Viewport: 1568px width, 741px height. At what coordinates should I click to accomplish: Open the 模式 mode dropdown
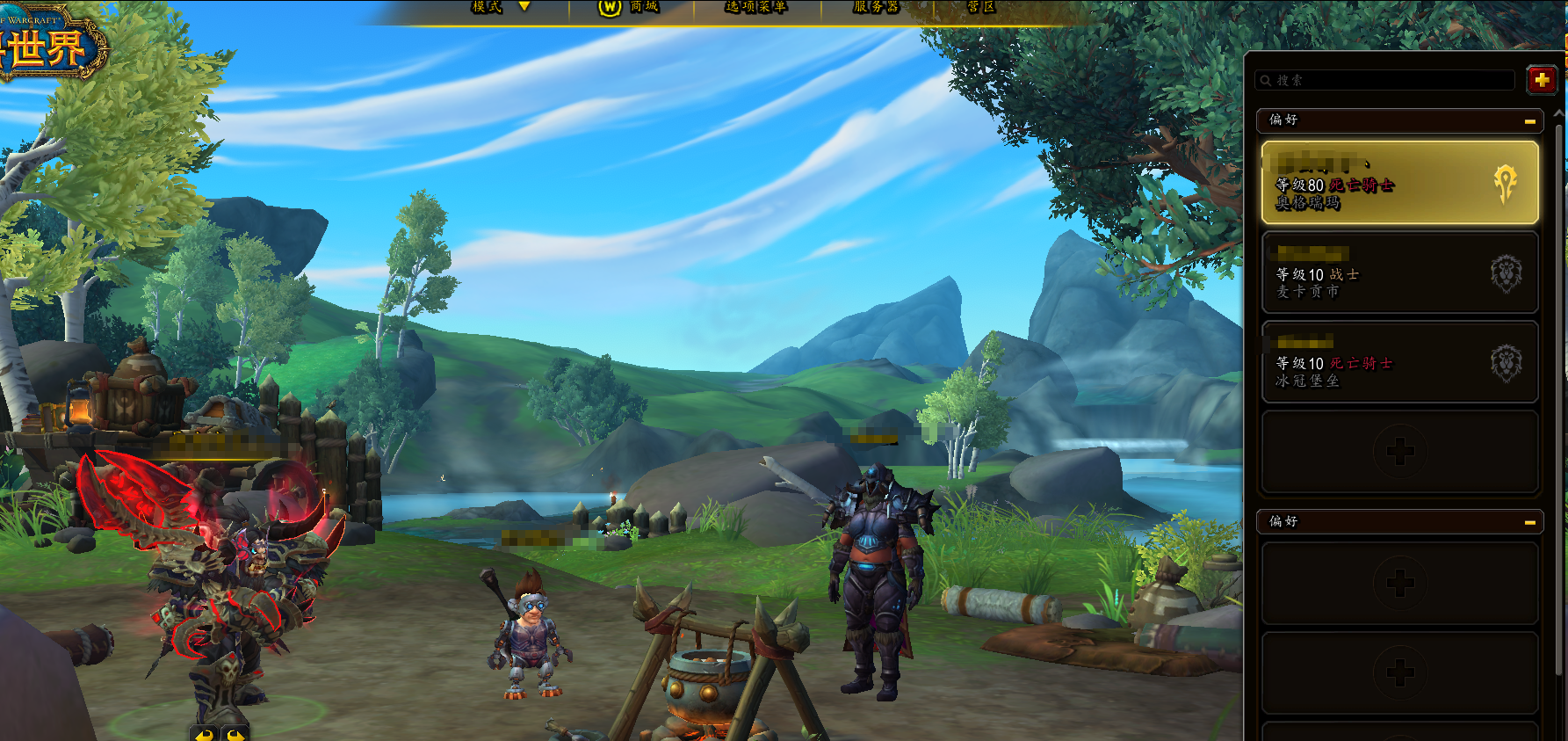coord(501,7)
